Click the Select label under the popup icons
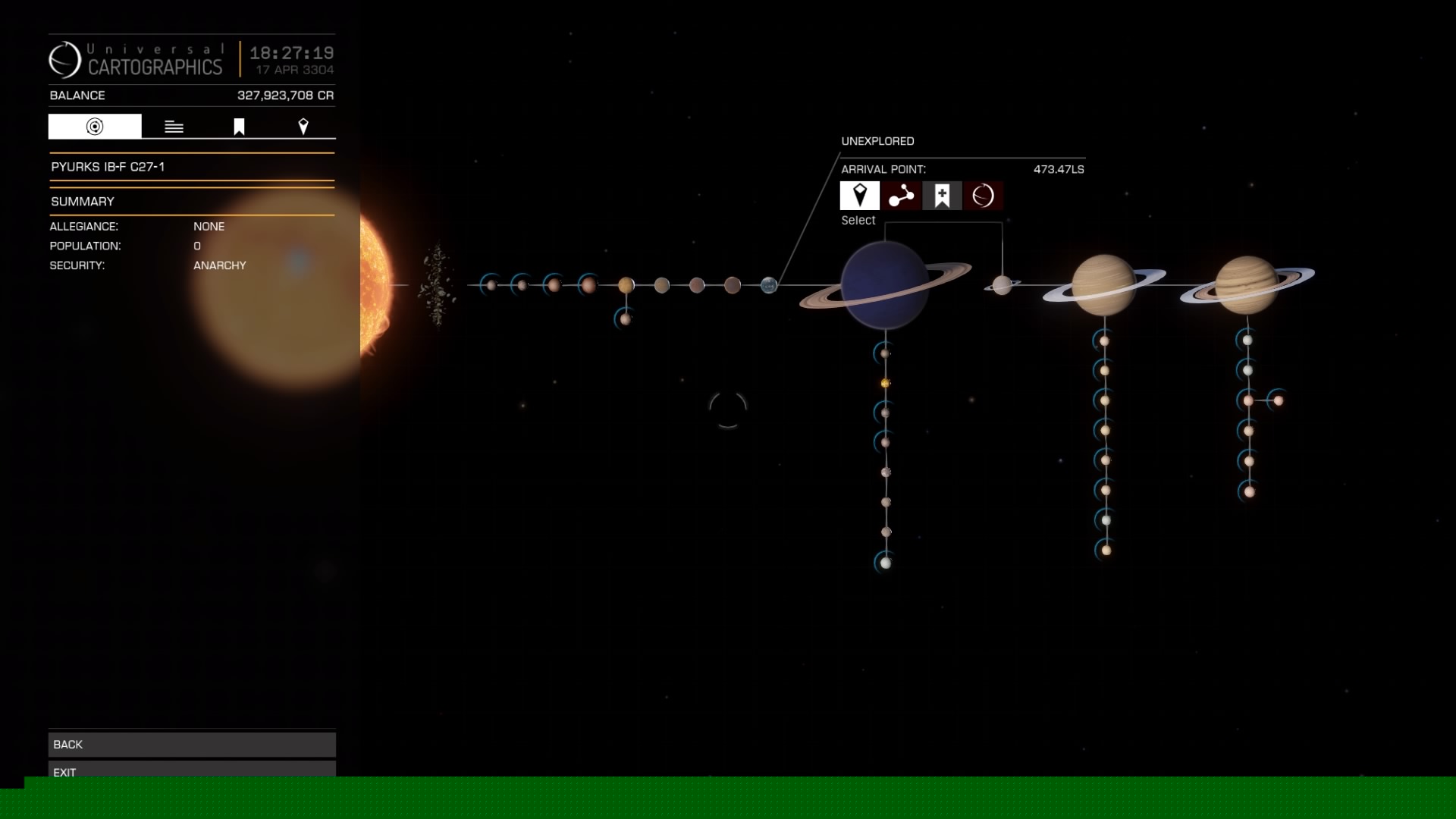This screenshot has height=819, width=1456. tap(858, 220)
